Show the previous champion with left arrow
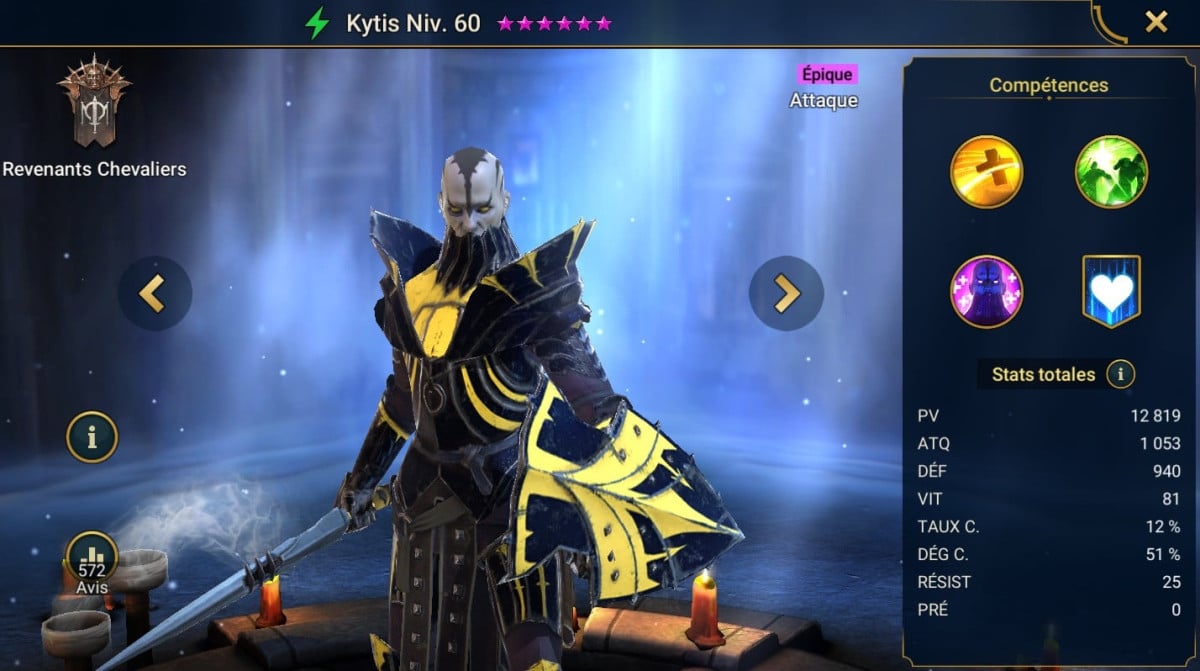This screenshot has width=1200, height=671. [155, 293]
